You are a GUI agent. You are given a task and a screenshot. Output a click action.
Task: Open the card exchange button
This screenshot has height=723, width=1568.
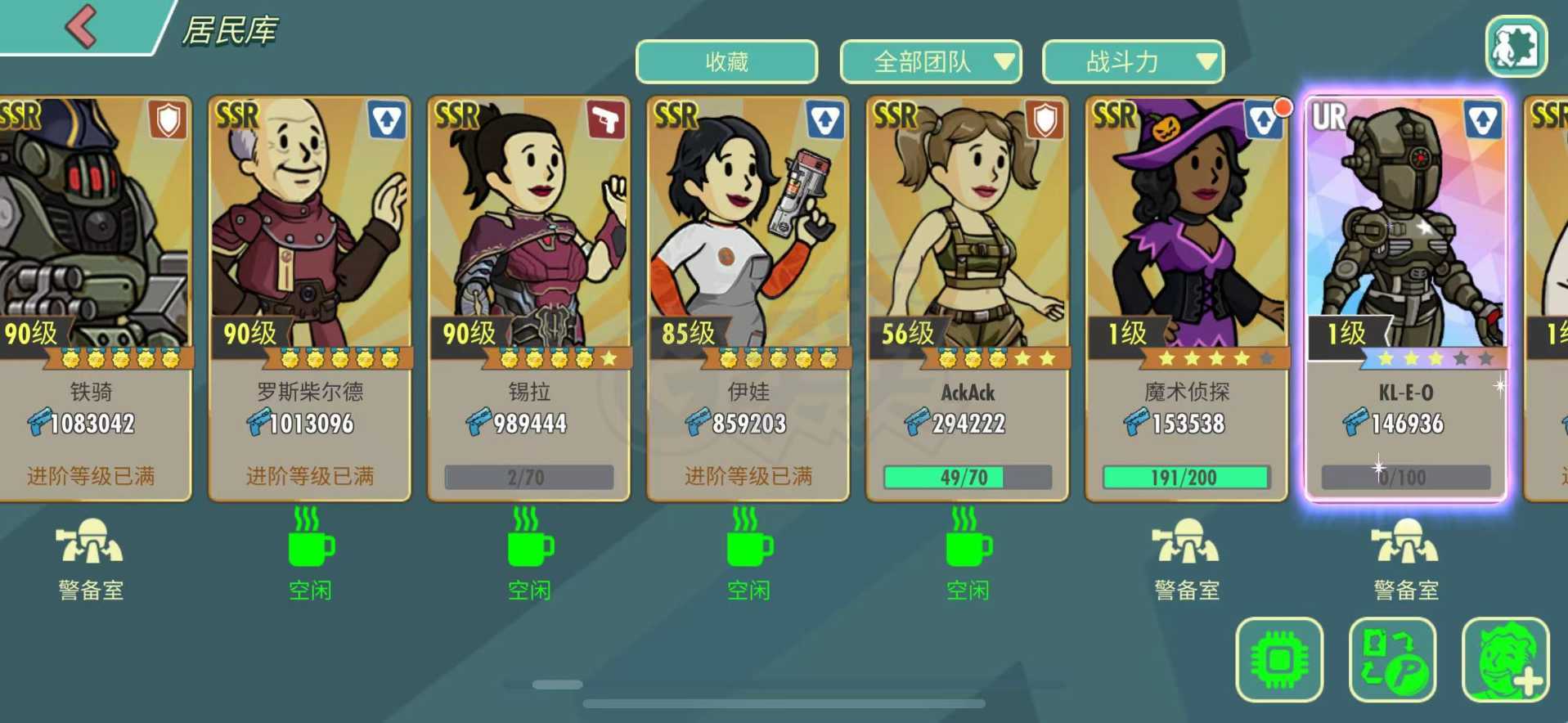(x=1392, y=659)
